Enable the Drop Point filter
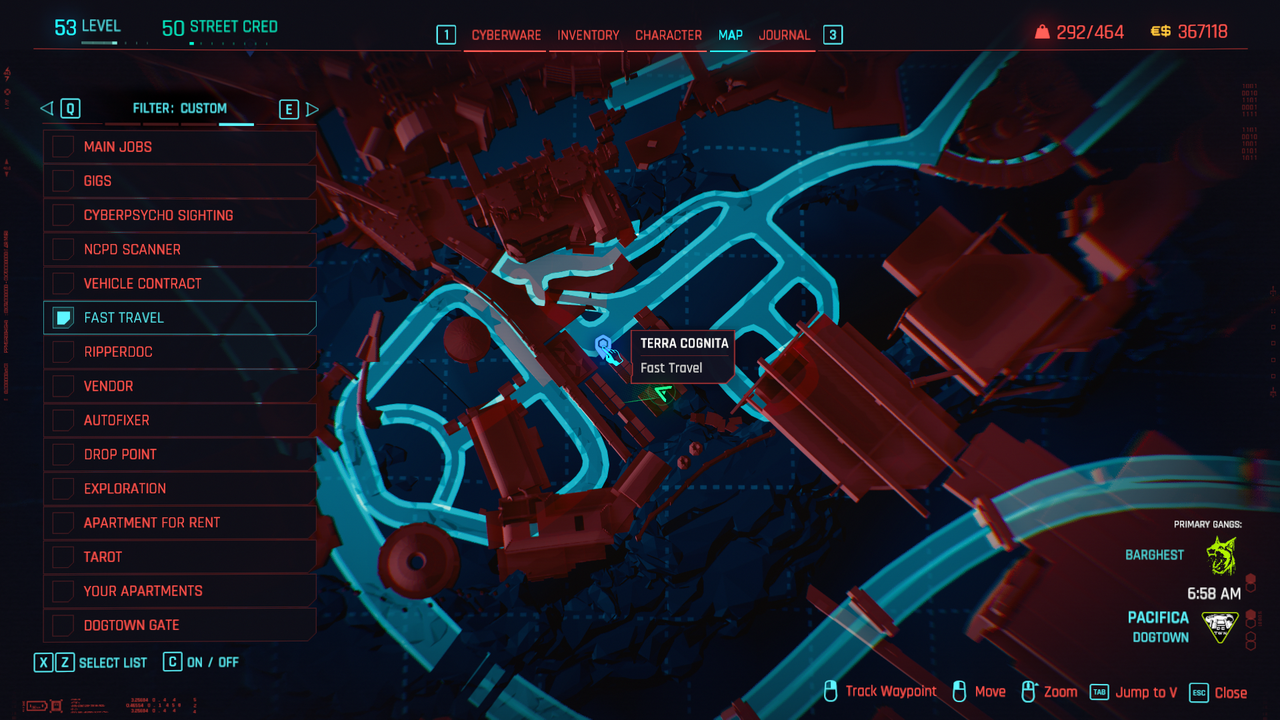 pyautogui.click(x=64, y=454)
